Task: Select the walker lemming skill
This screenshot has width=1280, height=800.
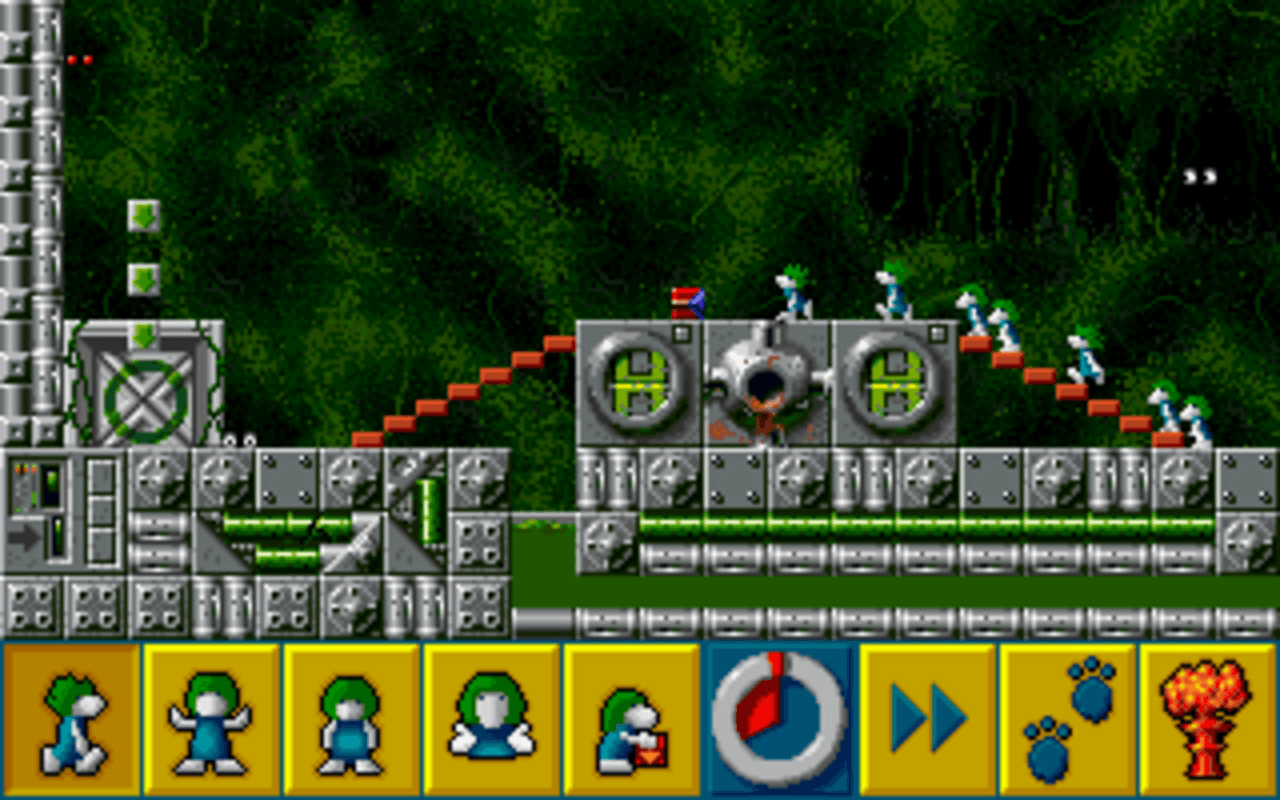Action: coord(70,720)
